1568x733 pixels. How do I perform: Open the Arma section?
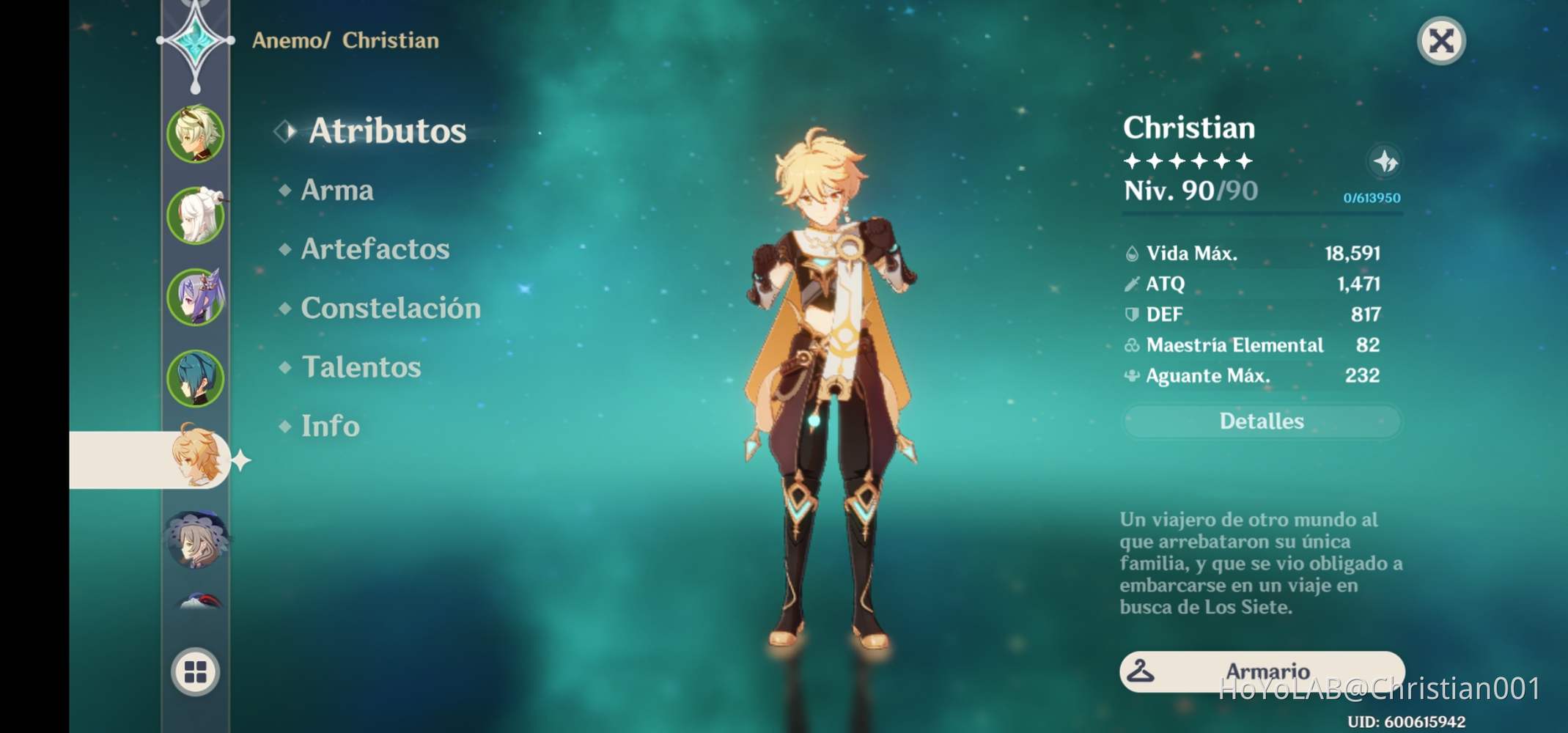pyautogui.click(x=338, y=191)
